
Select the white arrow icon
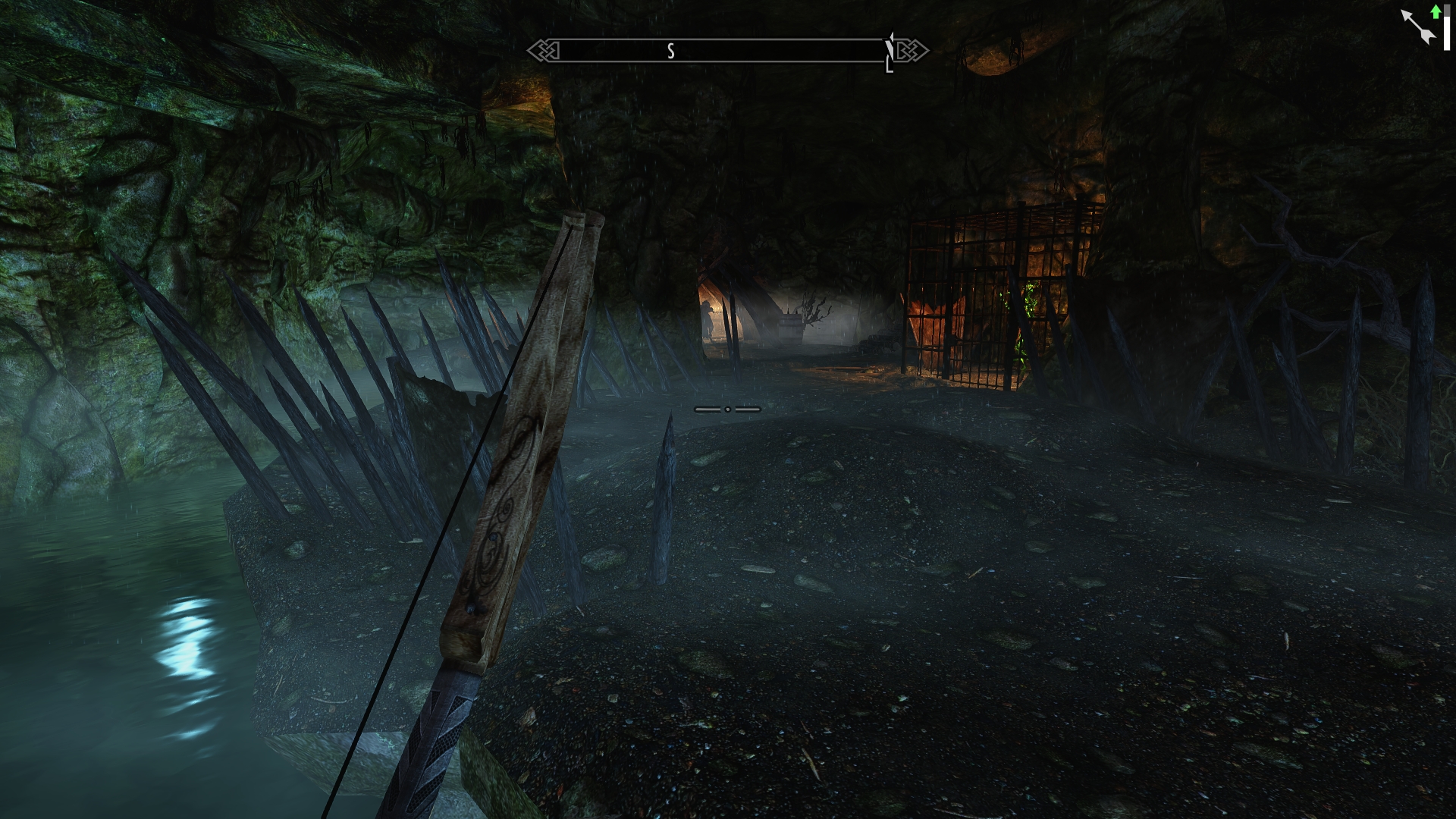[1417, 27]
